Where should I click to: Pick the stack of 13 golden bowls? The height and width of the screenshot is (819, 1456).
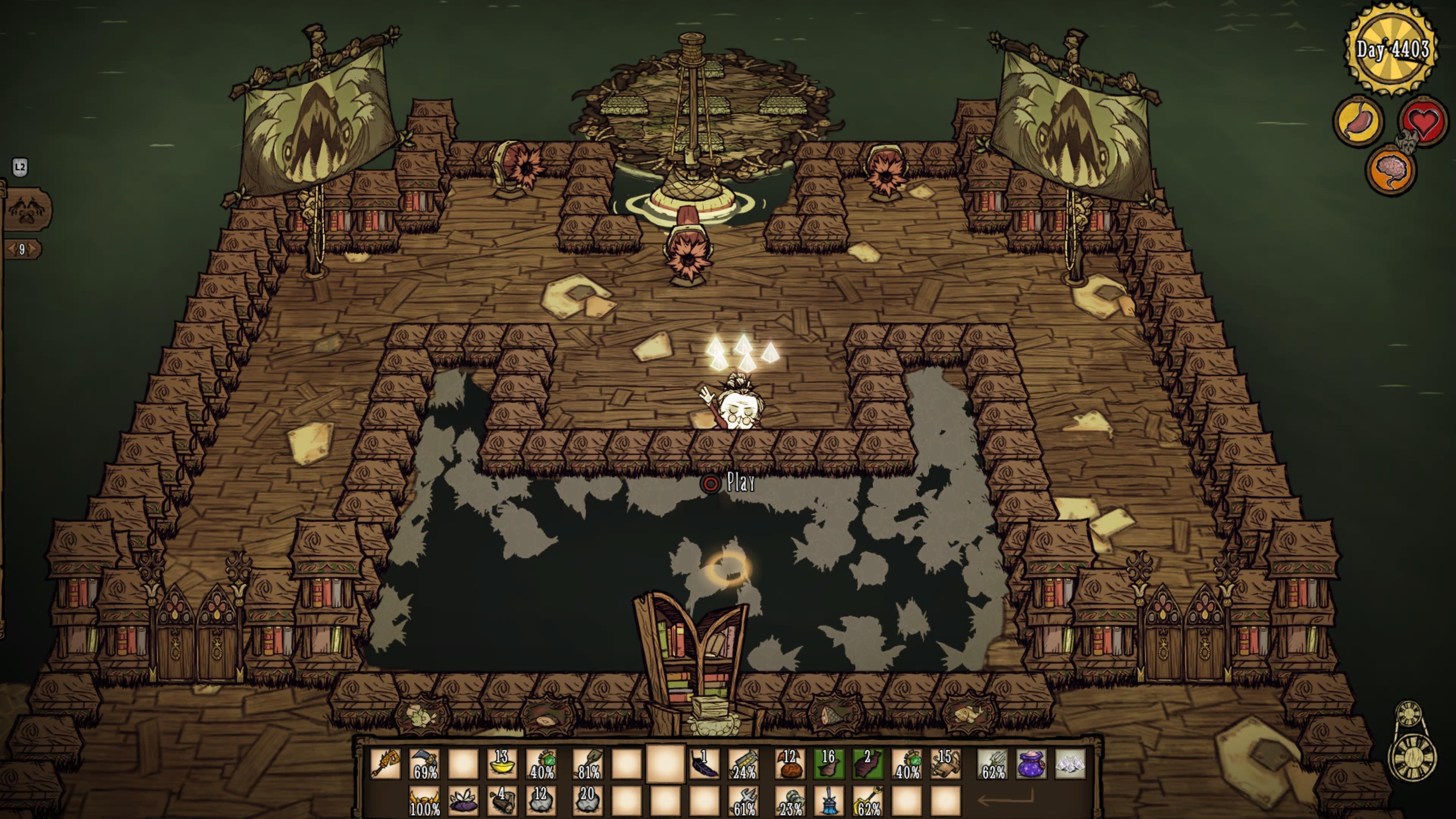pos(502,764)
